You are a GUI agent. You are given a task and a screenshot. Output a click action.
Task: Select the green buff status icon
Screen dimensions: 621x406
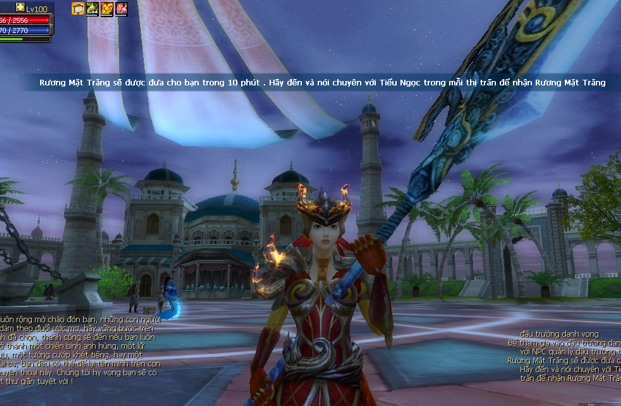coord(92,9)
